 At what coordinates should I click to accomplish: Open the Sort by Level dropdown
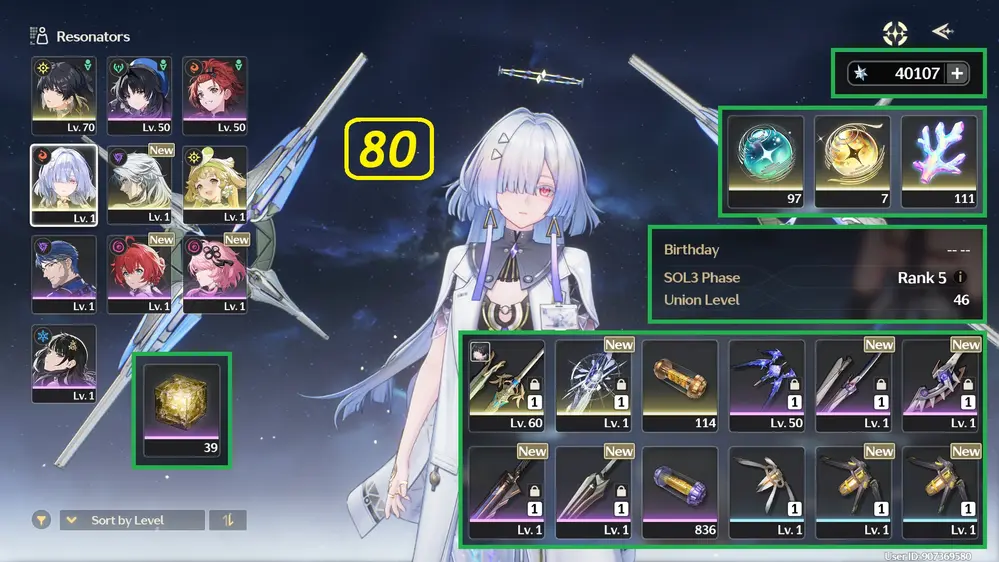tap(132, 520)
